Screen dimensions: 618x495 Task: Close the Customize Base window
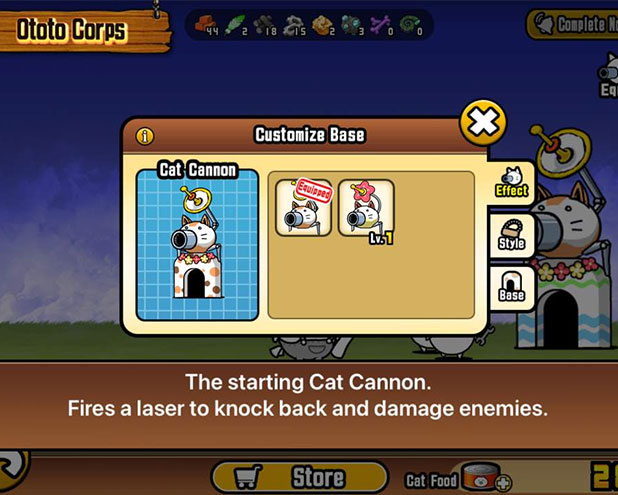(x=483, y=122)
